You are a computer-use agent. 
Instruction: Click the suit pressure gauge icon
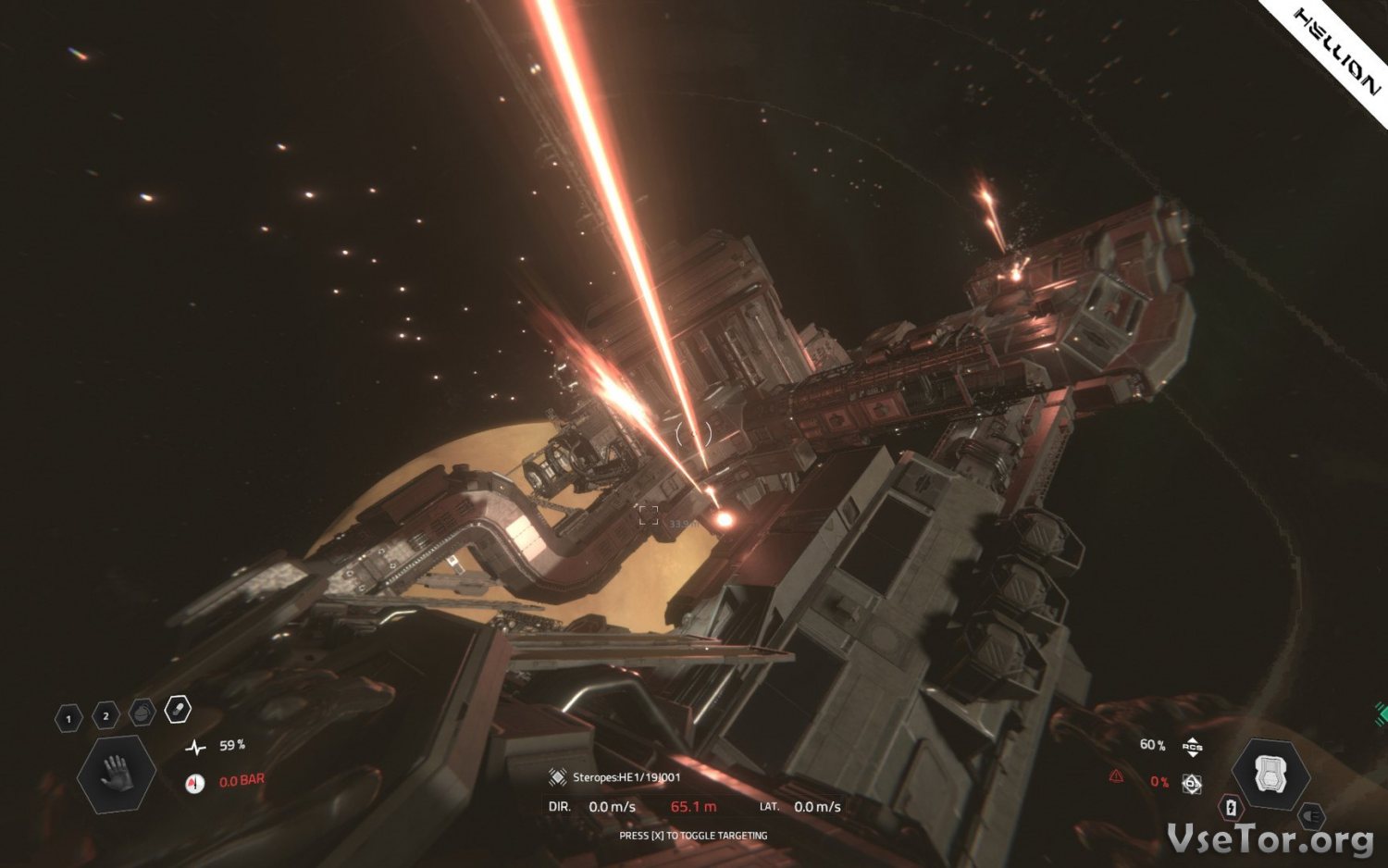point(194,784)
